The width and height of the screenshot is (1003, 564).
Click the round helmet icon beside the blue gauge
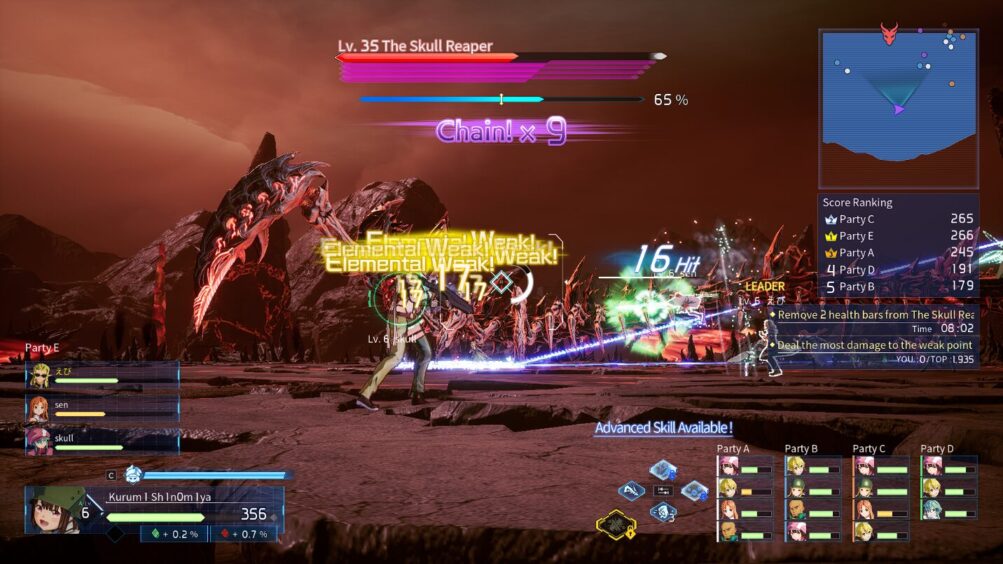pyautogui.click(x=133, y=474)
